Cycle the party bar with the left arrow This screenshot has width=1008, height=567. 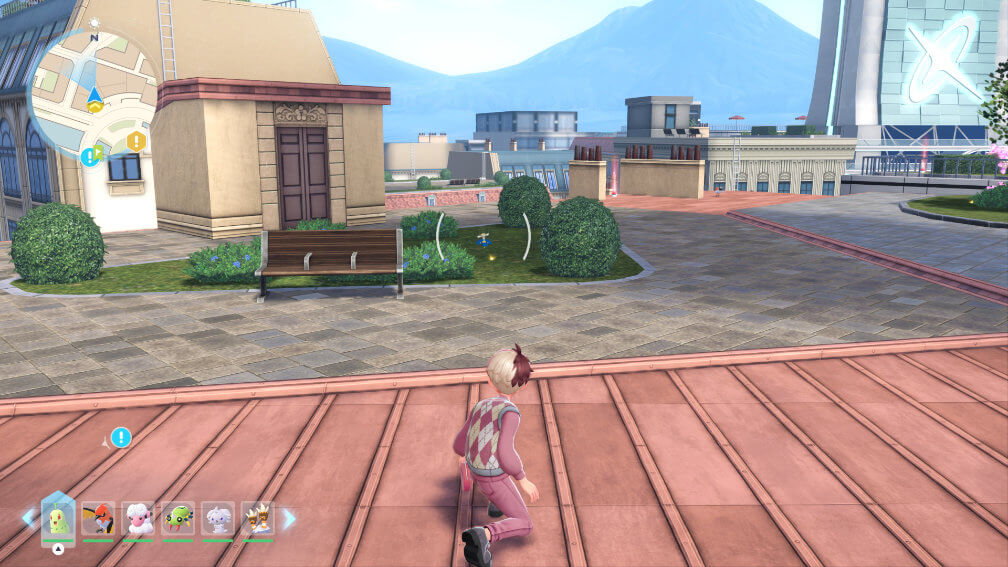(28, 518)
